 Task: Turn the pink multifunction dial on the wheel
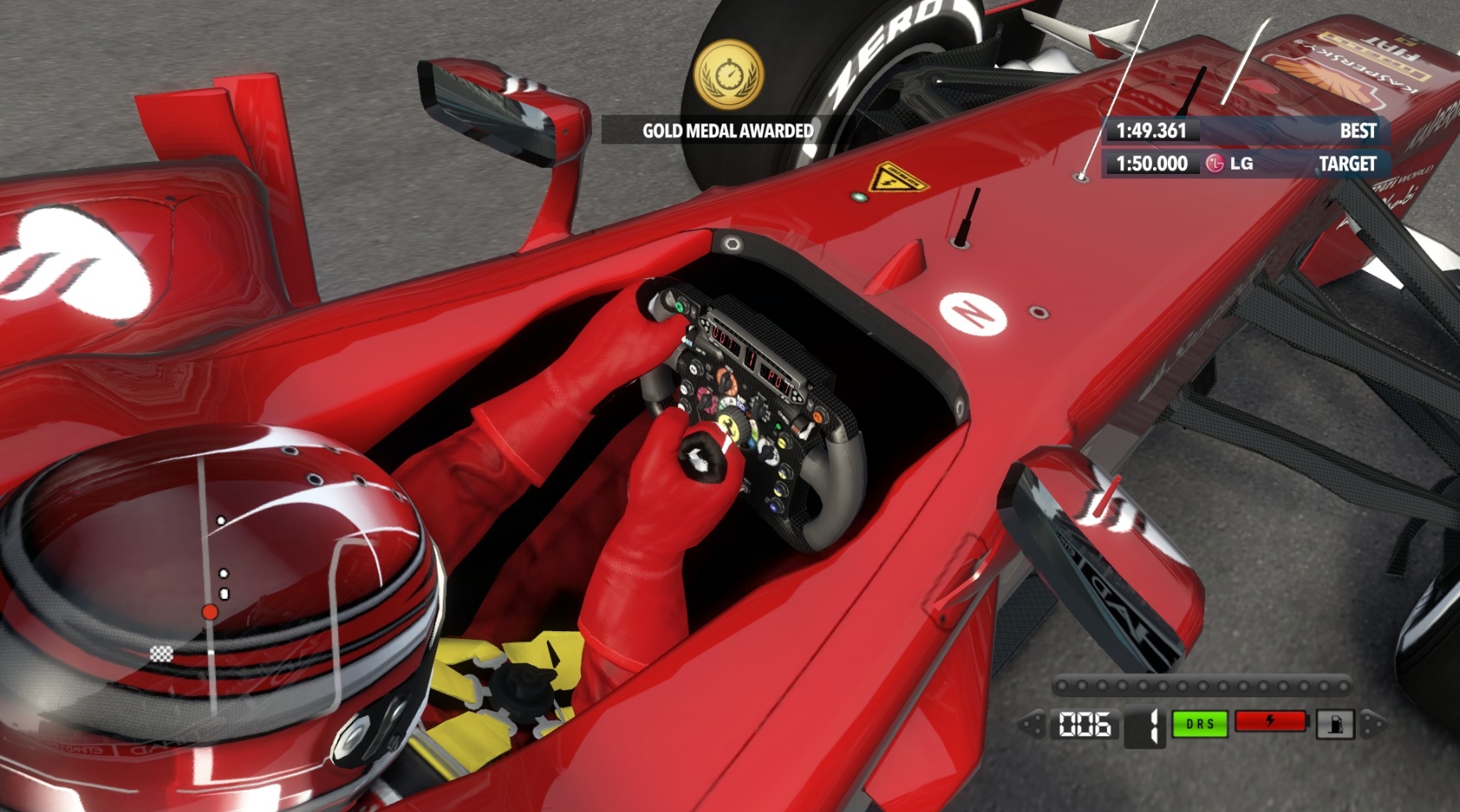pos(706,401)
